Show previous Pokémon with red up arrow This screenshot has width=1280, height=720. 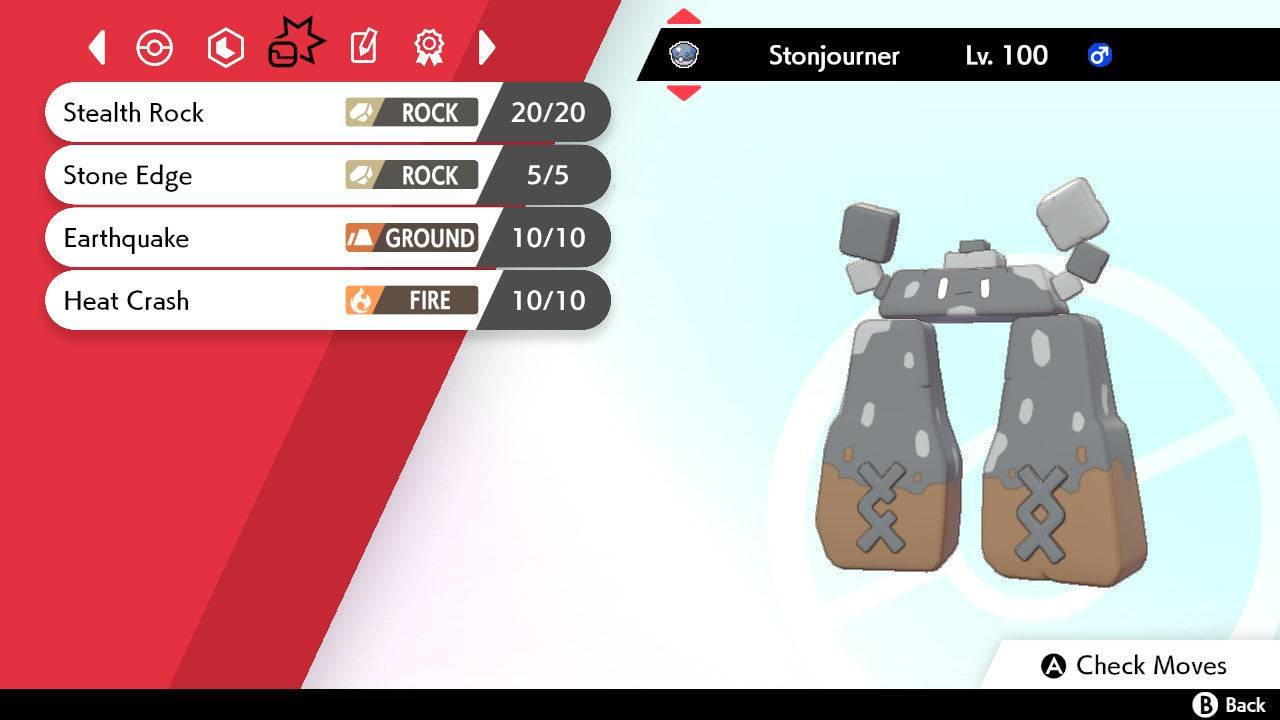pyautogui.click(x=683, y=17)
